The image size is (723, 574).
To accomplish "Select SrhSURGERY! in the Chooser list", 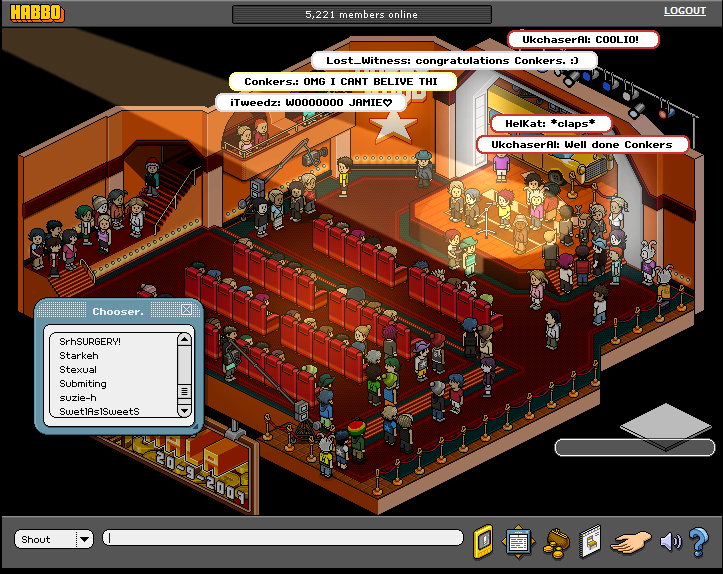I will tap(90, 341).
